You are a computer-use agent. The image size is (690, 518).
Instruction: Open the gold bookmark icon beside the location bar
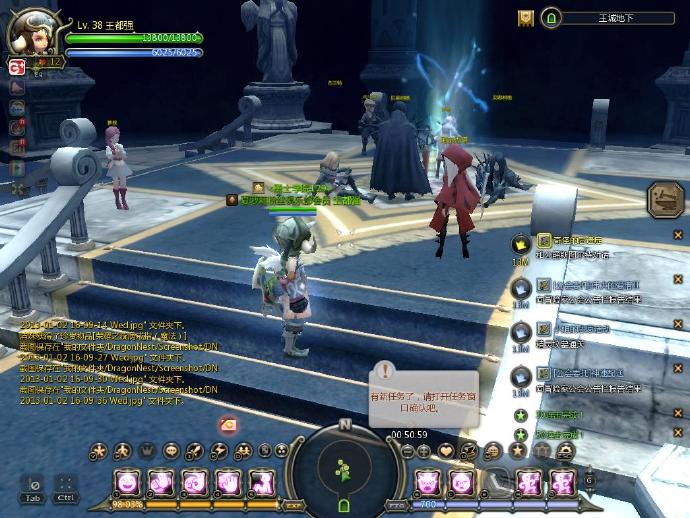pyautogui.click(x=526, y=18)
